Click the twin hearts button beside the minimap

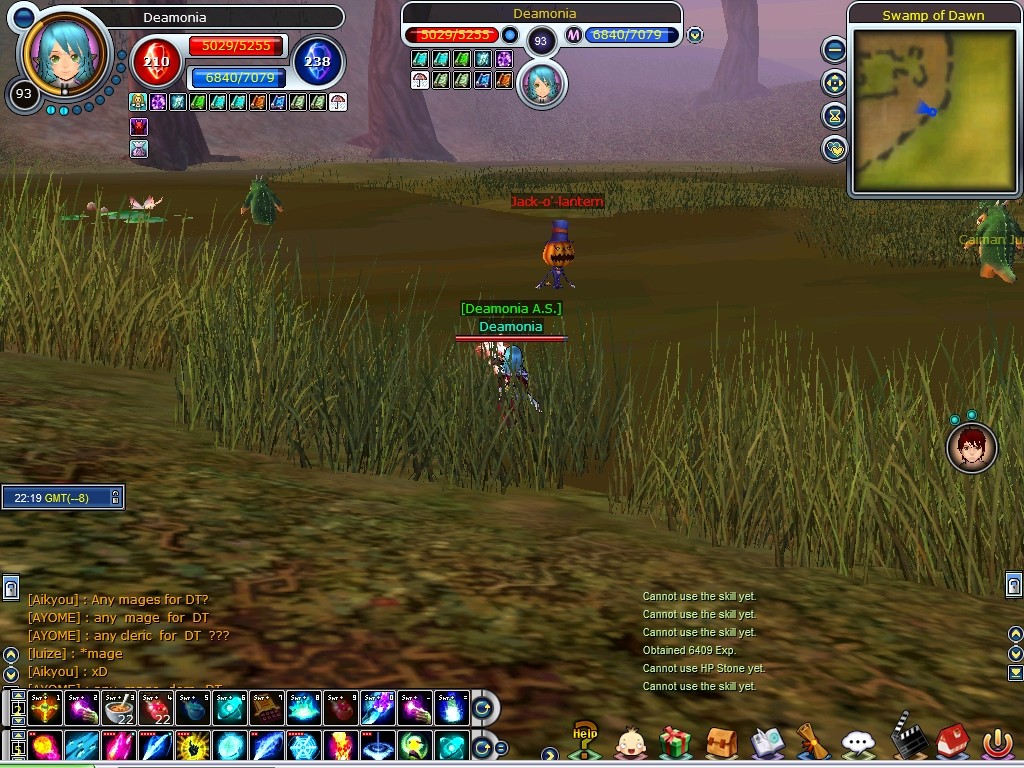pos(834,150)
